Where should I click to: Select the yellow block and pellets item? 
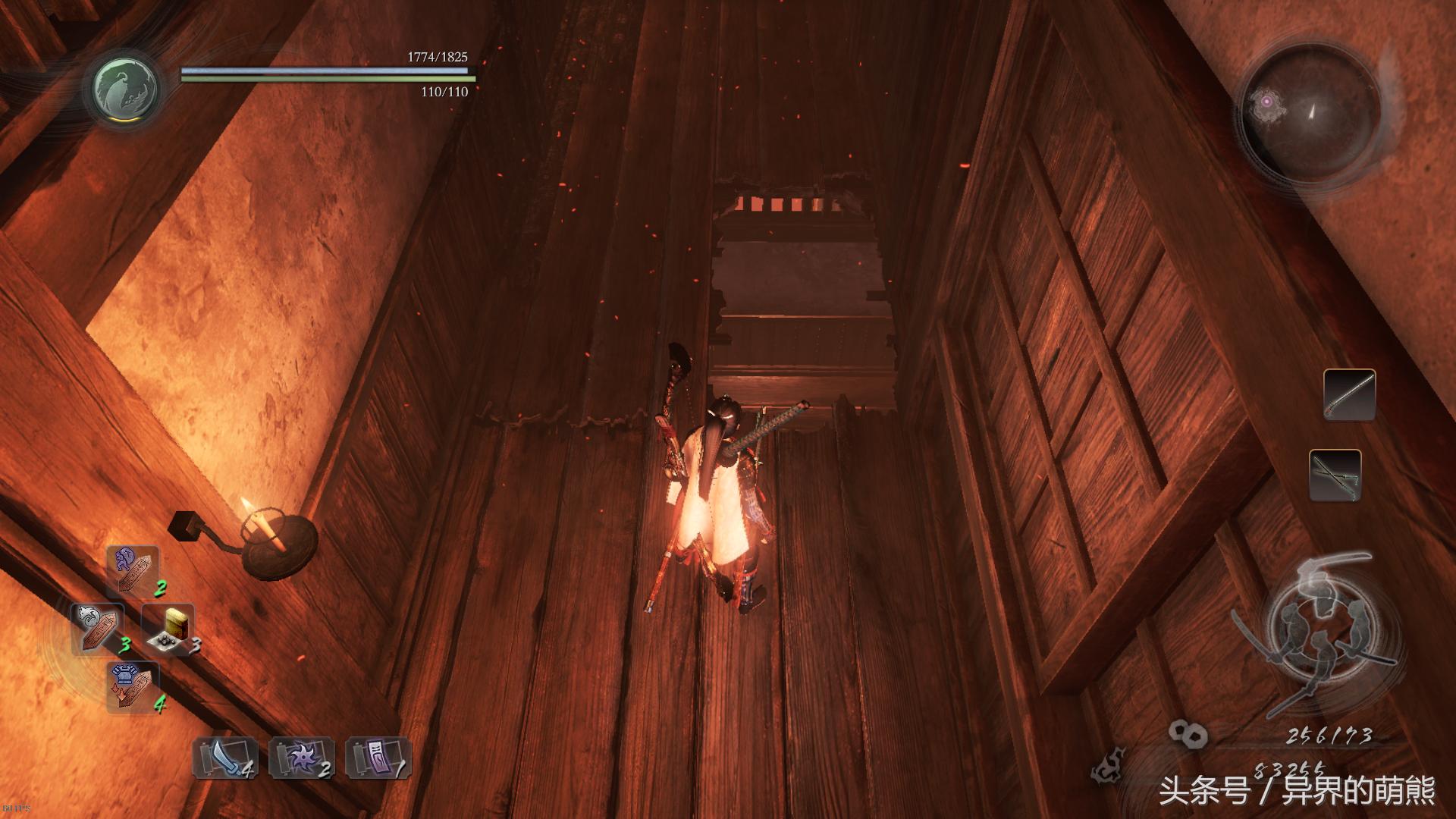(x=169, y=629)
